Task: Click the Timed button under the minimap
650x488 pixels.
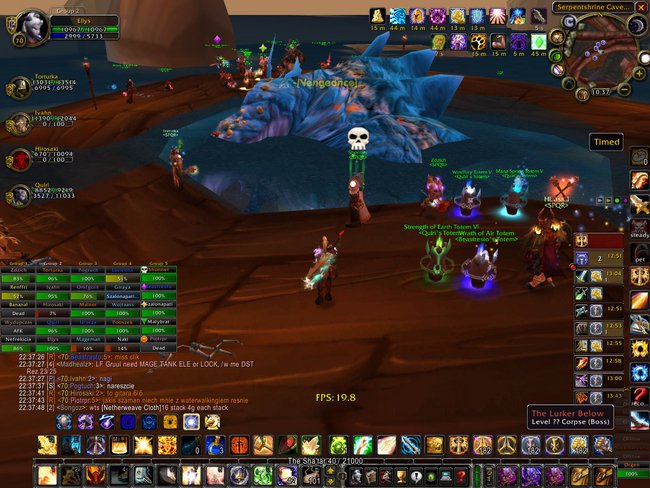Action: [x=606, y=142]
